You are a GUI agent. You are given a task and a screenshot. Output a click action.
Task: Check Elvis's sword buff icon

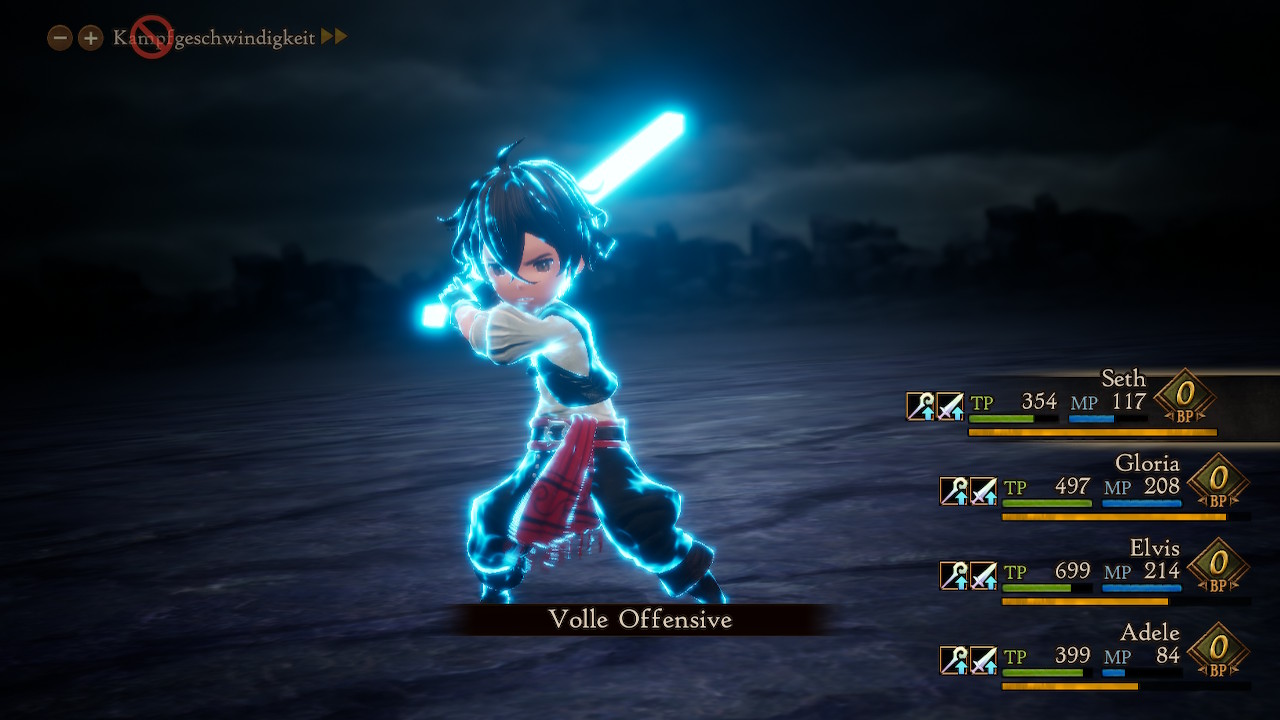[x=984, y=575]
